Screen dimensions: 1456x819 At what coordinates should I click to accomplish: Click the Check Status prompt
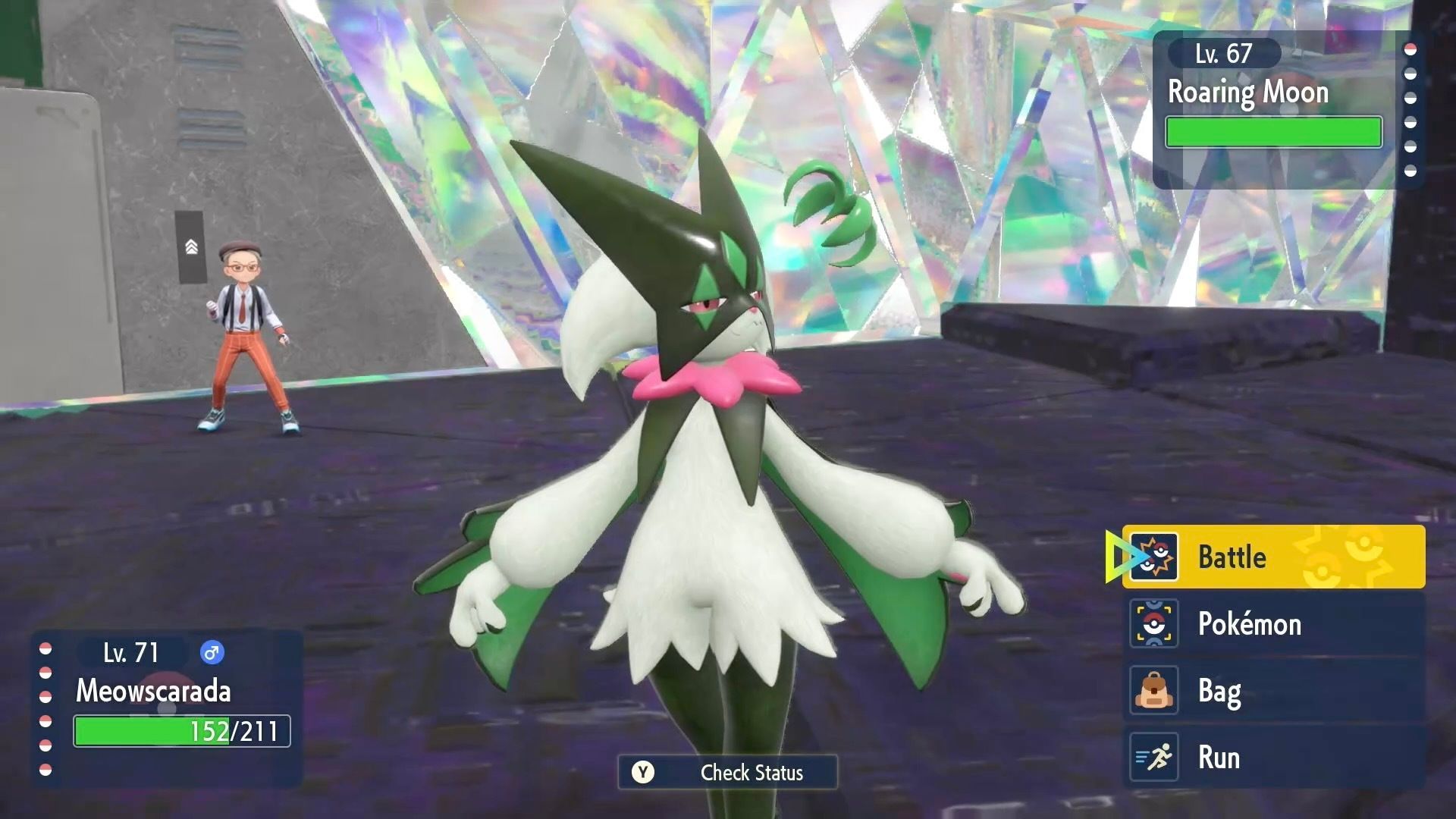(728, 772)
